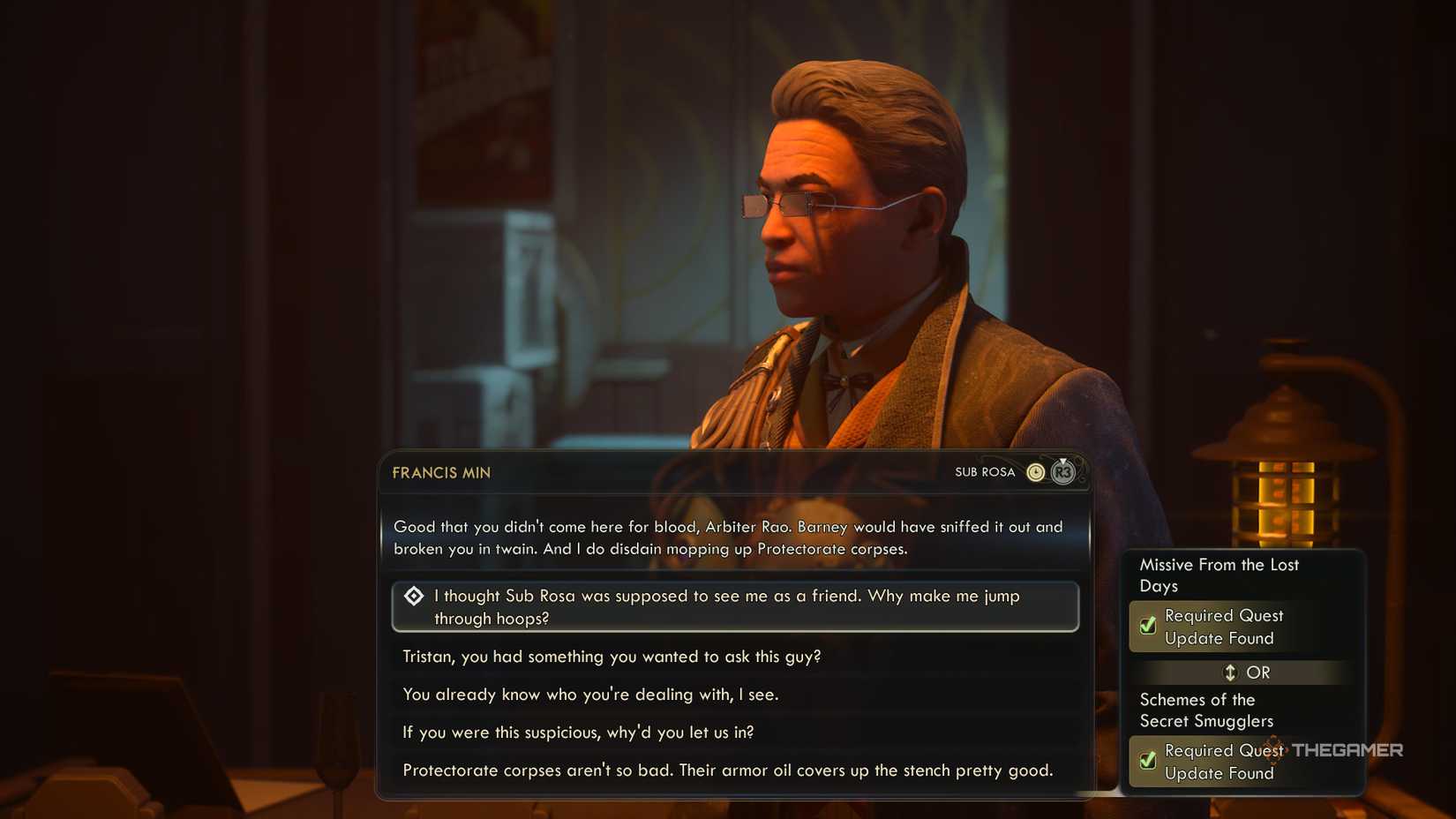Select the diamond marker on the highlighted reply
1456x819 pixels.
click(413, 597)
